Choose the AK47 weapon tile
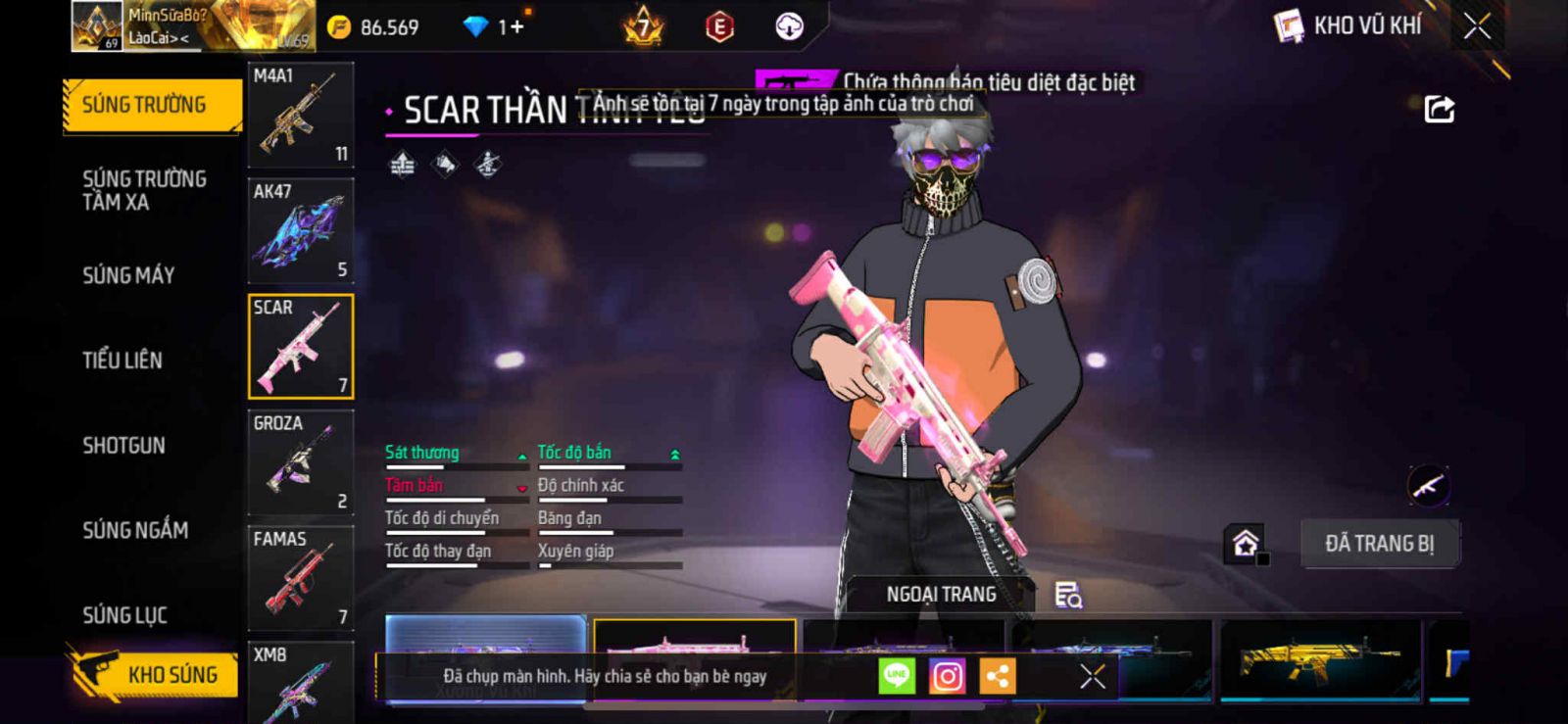Screen dimensions: 1568x724 pos(300,231)
